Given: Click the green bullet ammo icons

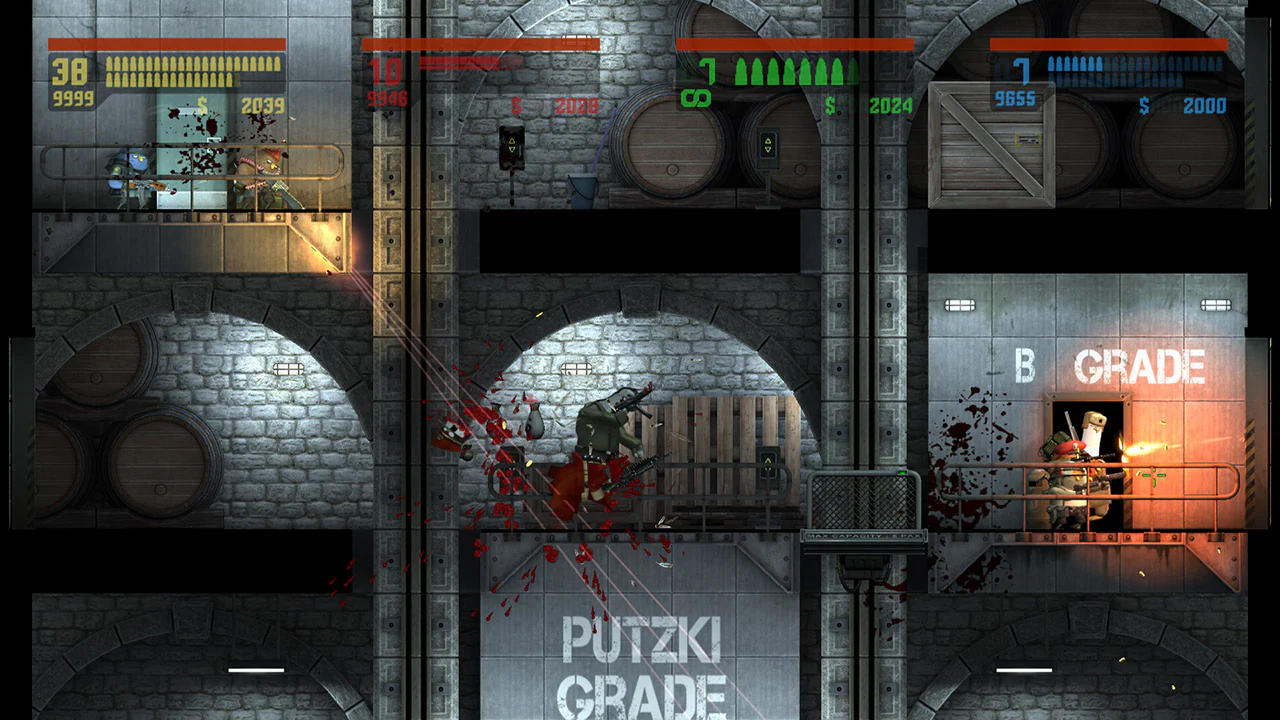Looking at the screenshot, I should (790, 70).
